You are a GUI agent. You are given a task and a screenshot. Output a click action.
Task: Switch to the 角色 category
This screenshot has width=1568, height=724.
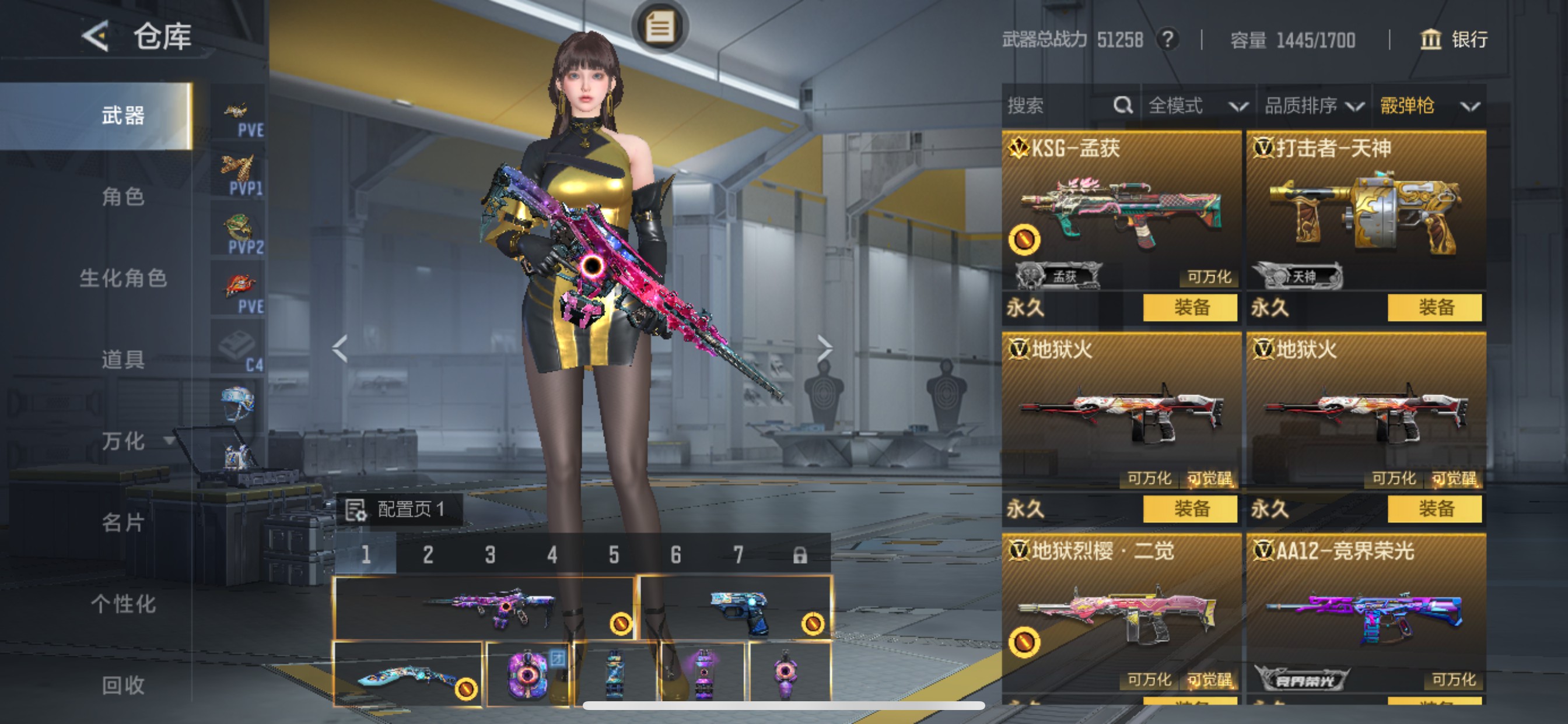(123, 196)
